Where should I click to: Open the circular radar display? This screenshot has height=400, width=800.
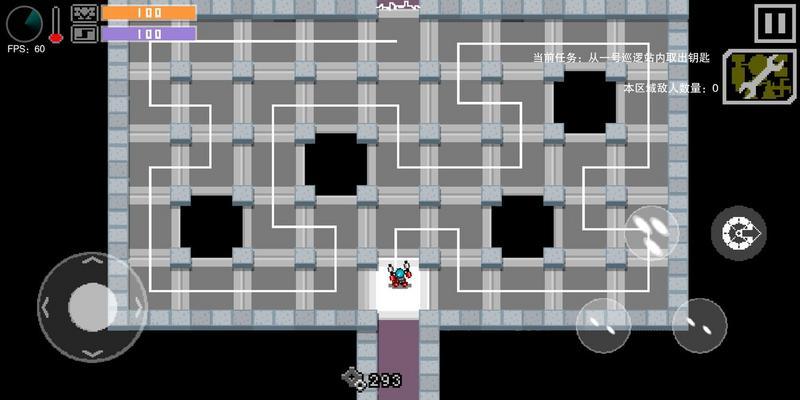[x=24, y=23]
